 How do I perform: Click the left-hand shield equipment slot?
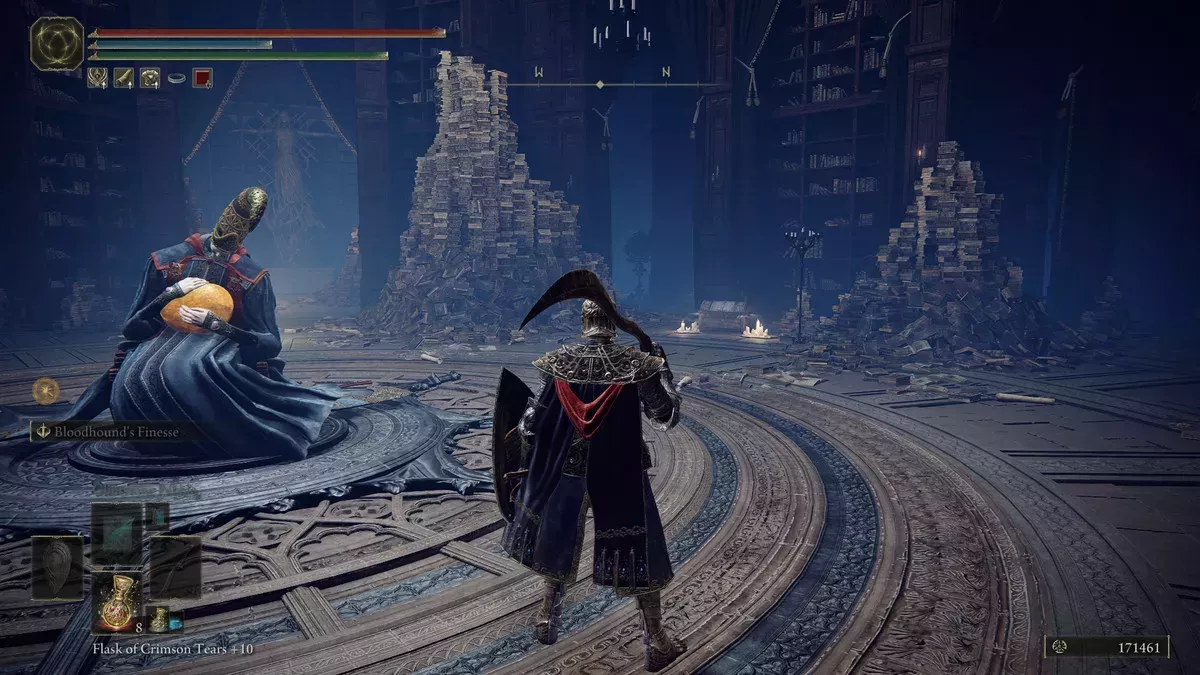coord(57,567)
